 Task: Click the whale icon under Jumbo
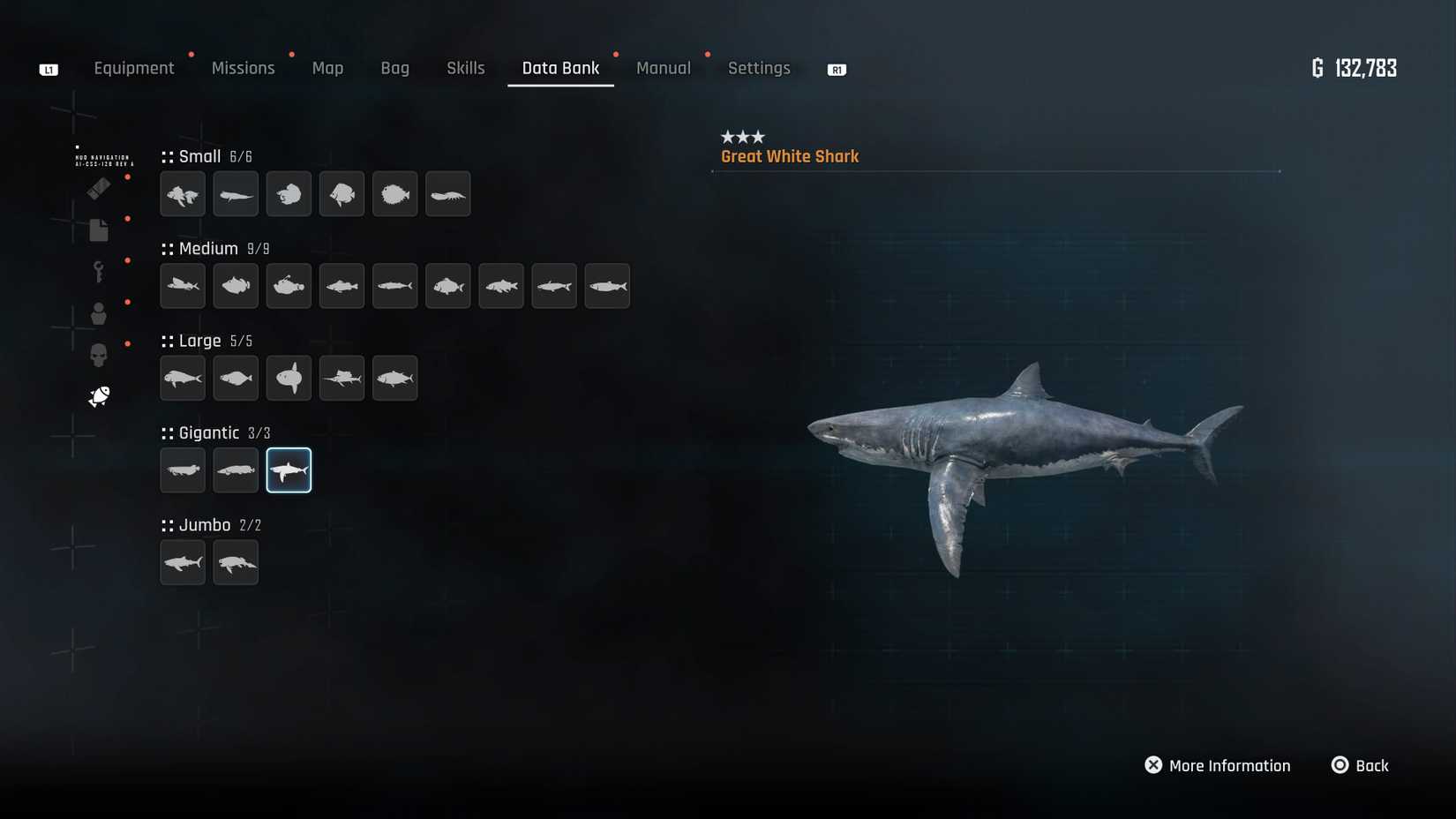point(236,562)
